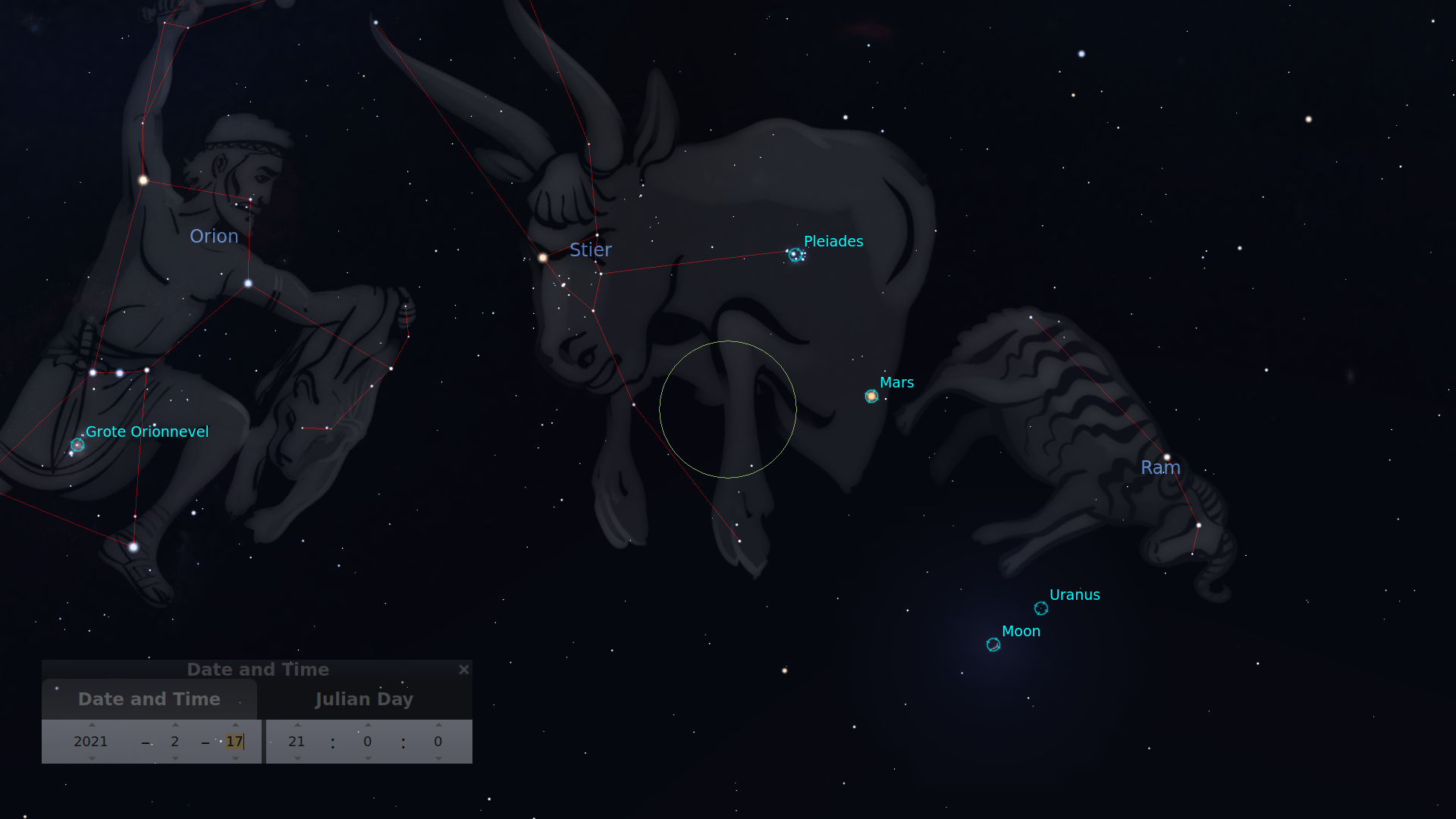Switch to the Date and Time tab
Viewport: 1456px width, 819px height.
click(x=149, y=698)
